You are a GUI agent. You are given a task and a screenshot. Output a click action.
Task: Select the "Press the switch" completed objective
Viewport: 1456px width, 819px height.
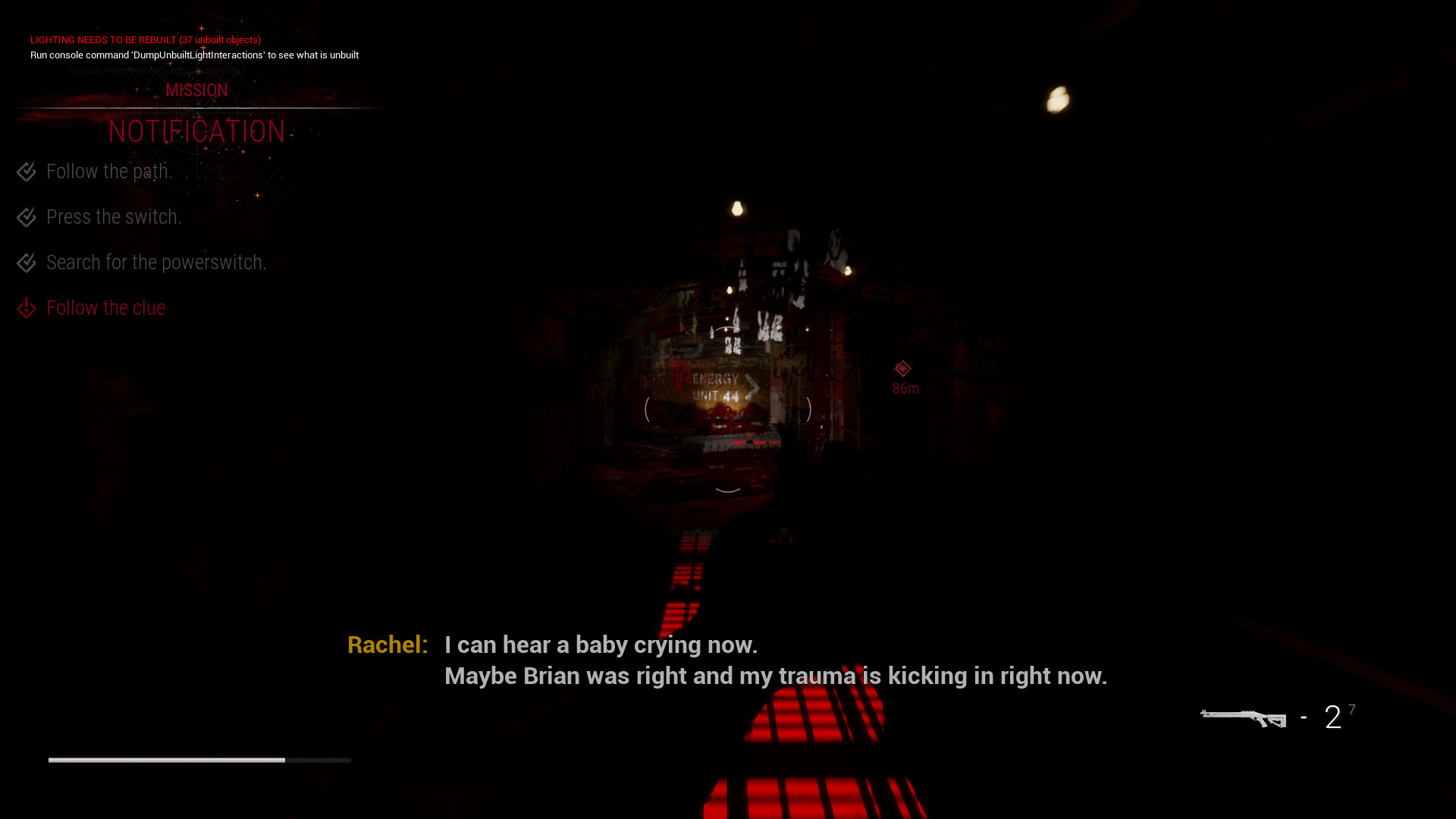pyautogui.click(x=114, y=217)
